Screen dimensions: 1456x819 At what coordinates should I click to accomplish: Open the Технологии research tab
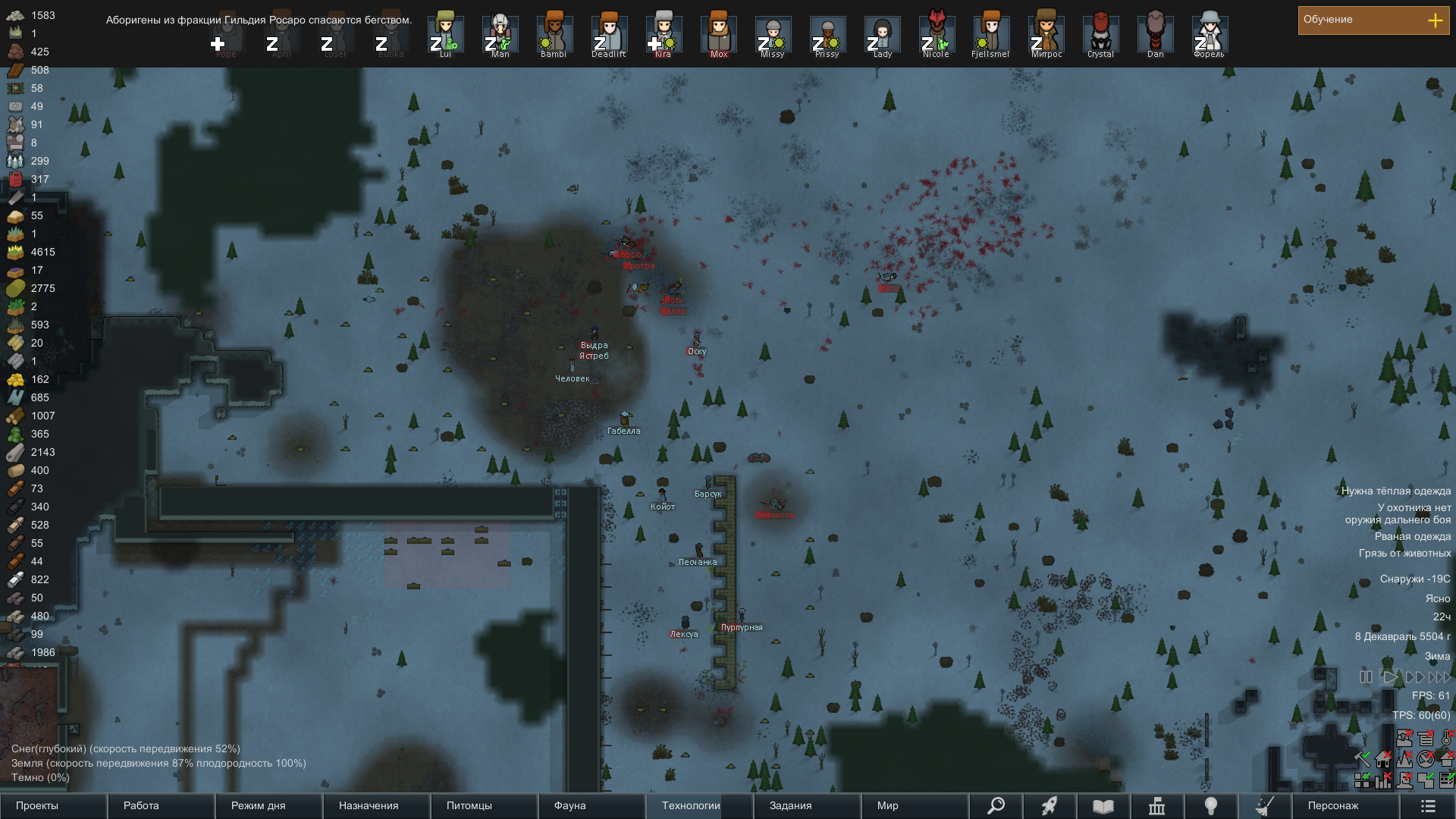699,805
